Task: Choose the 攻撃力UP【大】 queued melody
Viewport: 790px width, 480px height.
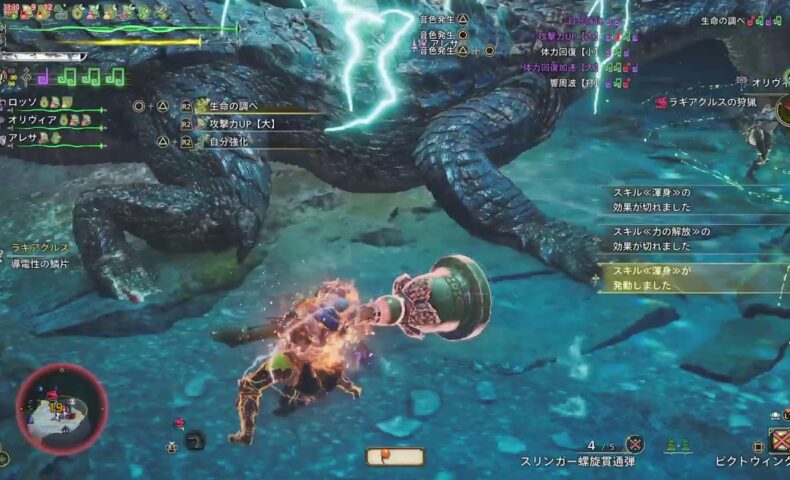Action: 239,124
